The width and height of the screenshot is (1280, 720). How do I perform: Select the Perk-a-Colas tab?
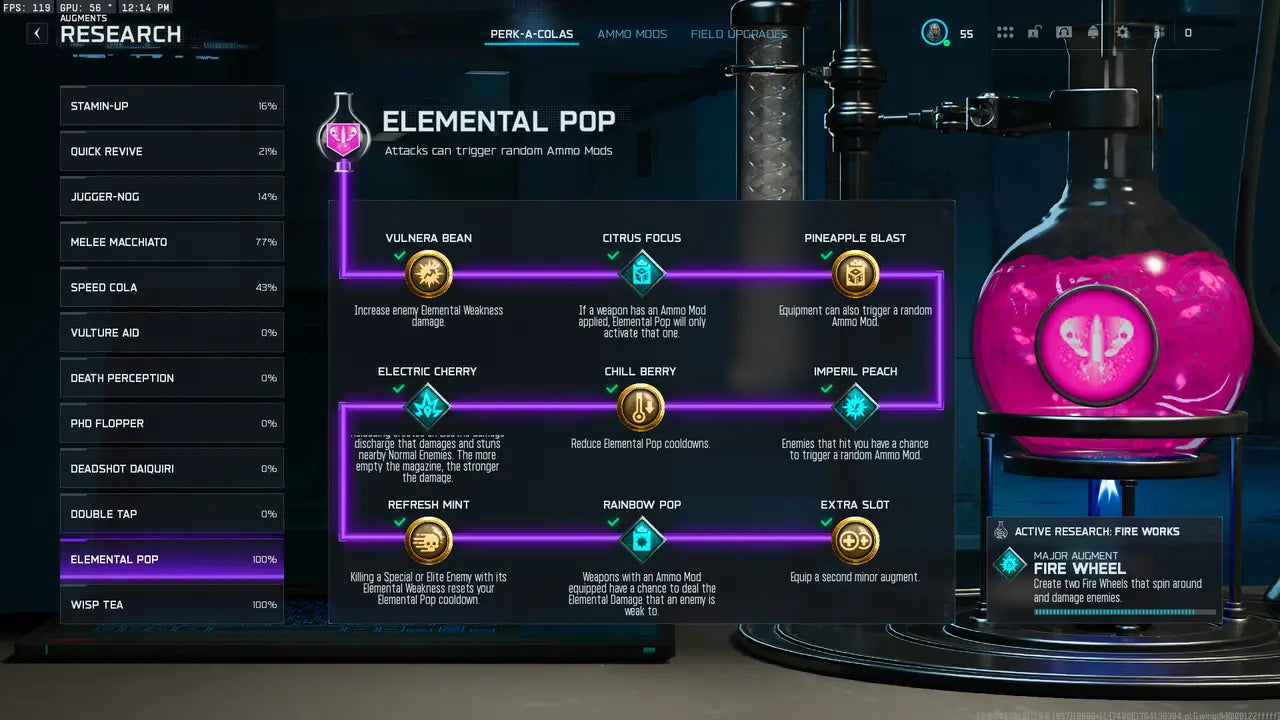531,34
